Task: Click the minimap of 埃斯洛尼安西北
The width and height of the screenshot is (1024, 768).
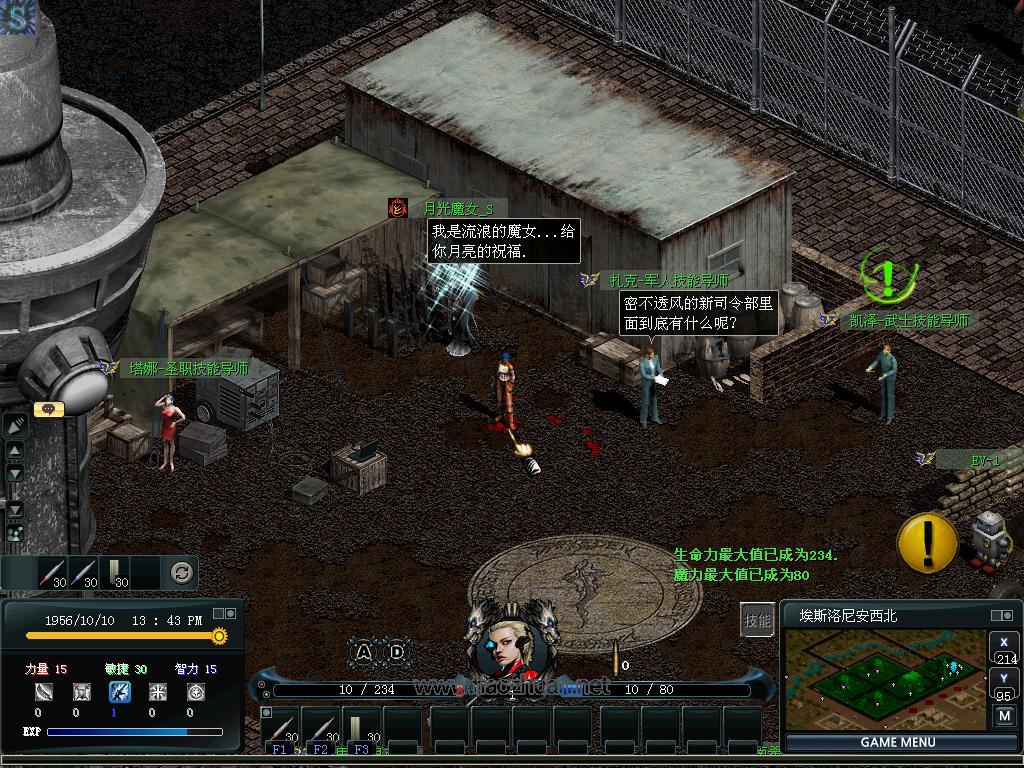Action: [883, 679]
